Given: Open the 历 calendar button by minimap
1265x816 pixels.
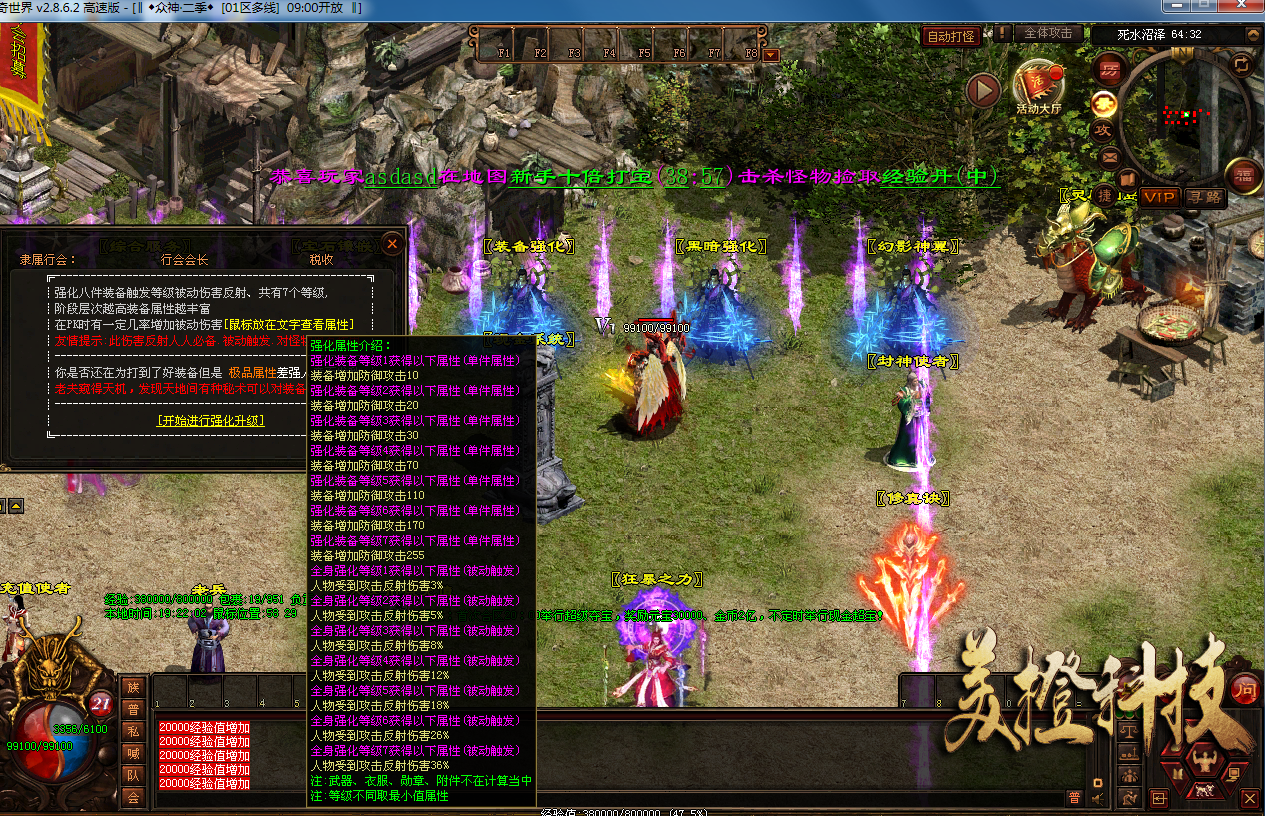Looking at the screenshot, I should point(1109,70).
